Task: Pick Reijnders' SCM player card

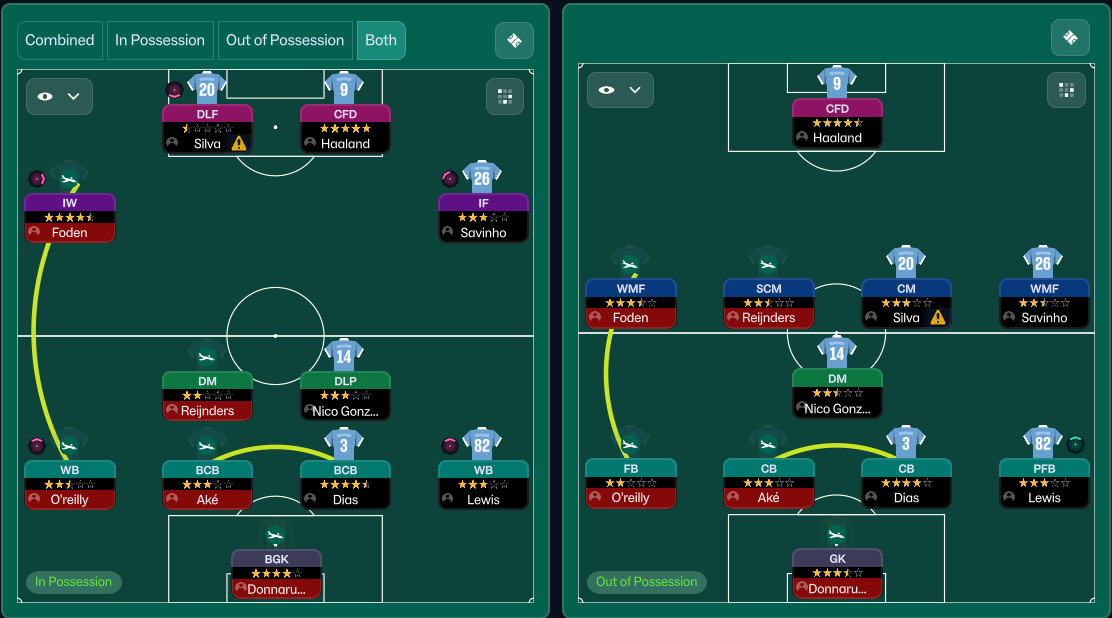Action: pyautogui.click(x=768, y=303)
